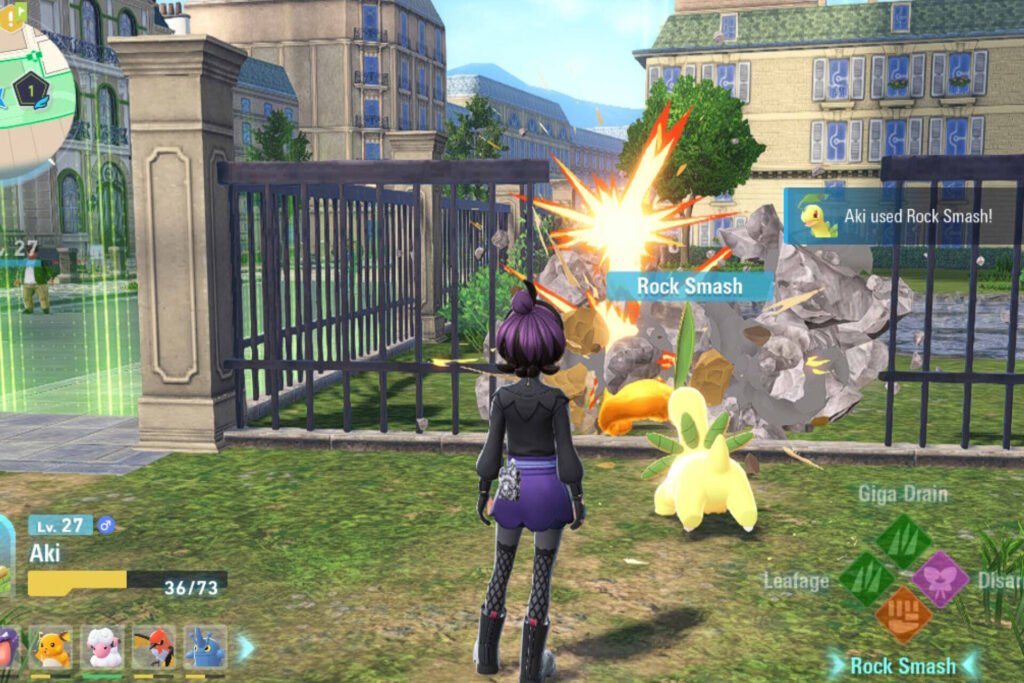The height and width of the screenshot is (683, 1024).
Task: Click the purple Pokémon at the party bar edge
Action: click(7, 648)
